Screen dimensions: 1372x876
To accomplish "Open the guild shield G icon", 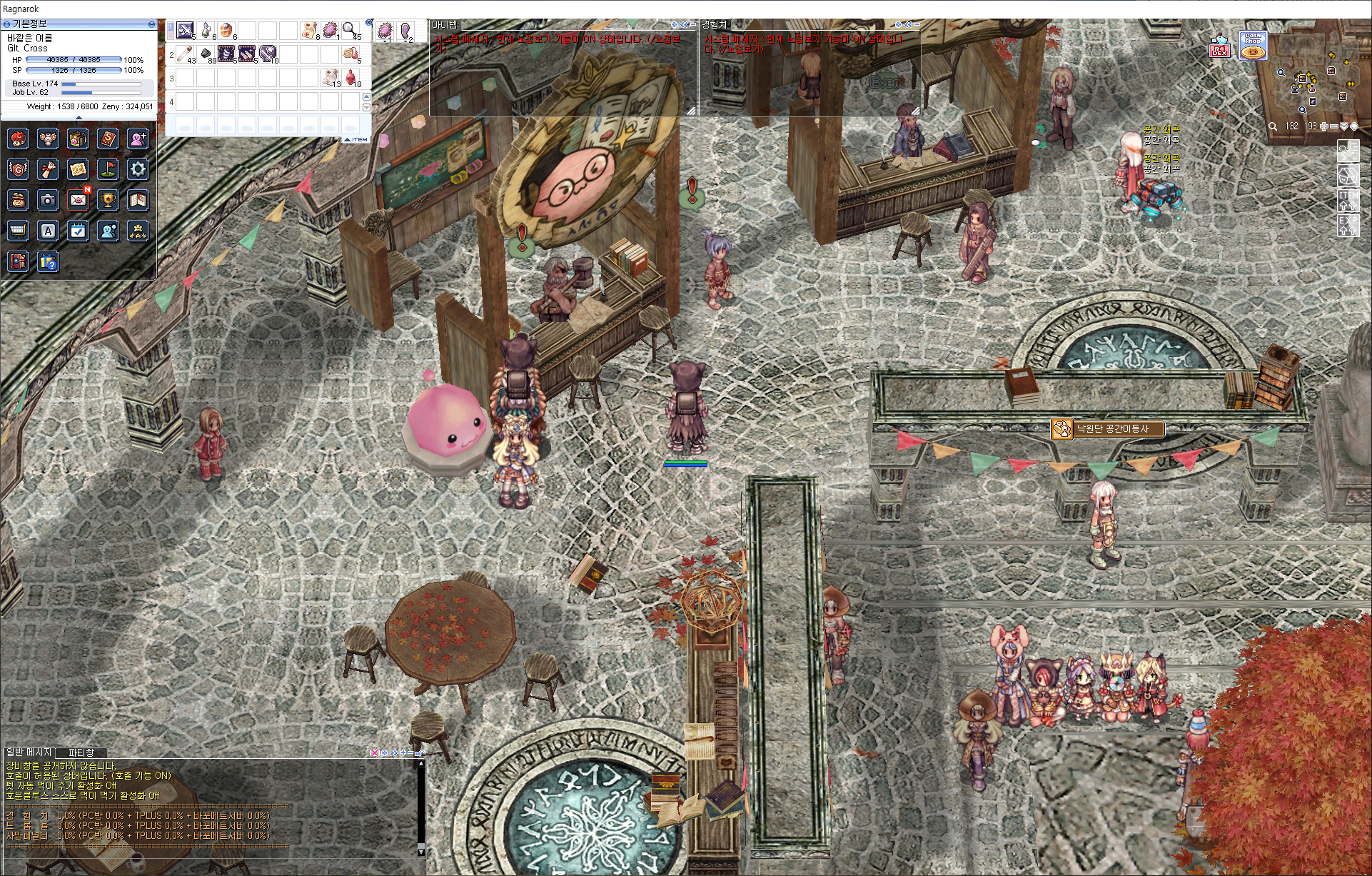I will tap(18, 169).
